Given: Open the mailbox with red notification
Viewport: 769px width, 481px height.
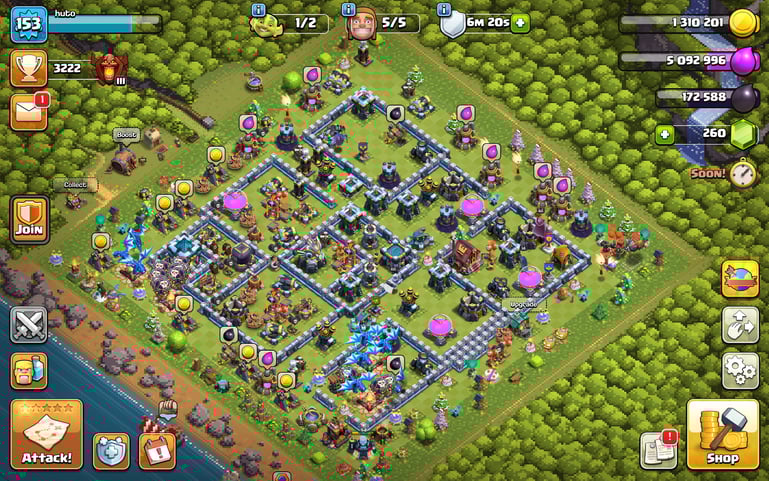Looking at the screenshot, I should coord(29,111).
